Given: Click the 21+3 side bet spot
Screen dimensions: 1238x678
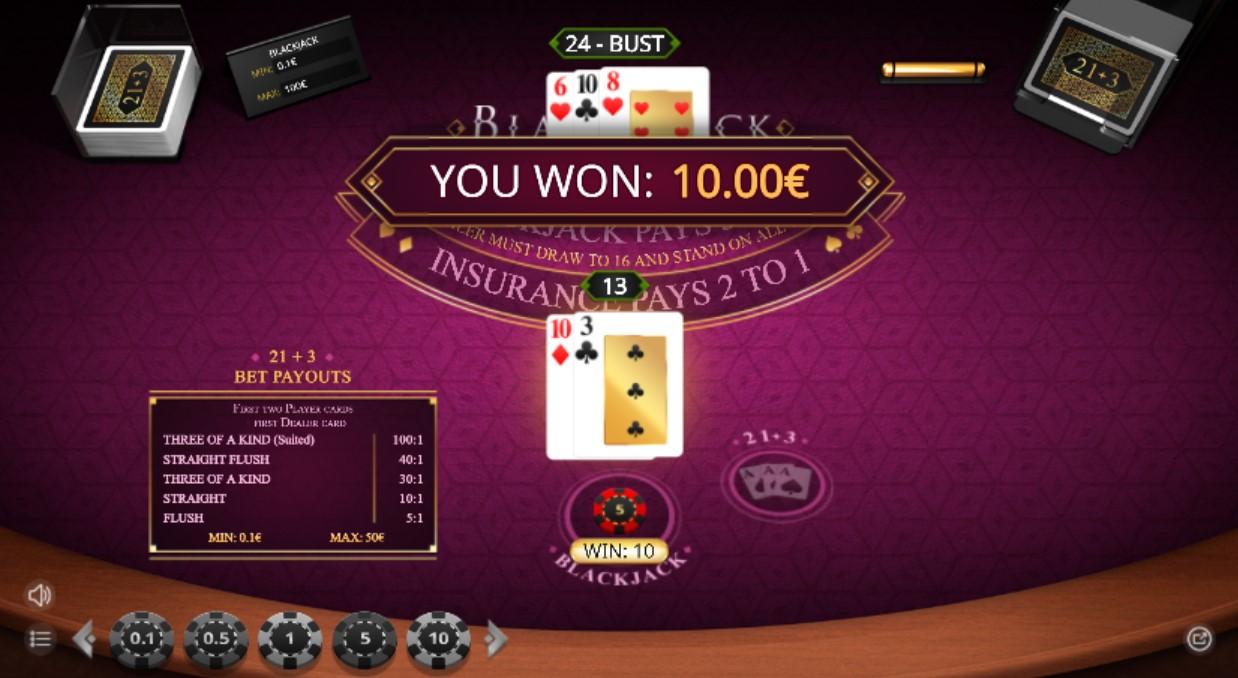Looking at the screenshot, I should click(x=776, y=485).
